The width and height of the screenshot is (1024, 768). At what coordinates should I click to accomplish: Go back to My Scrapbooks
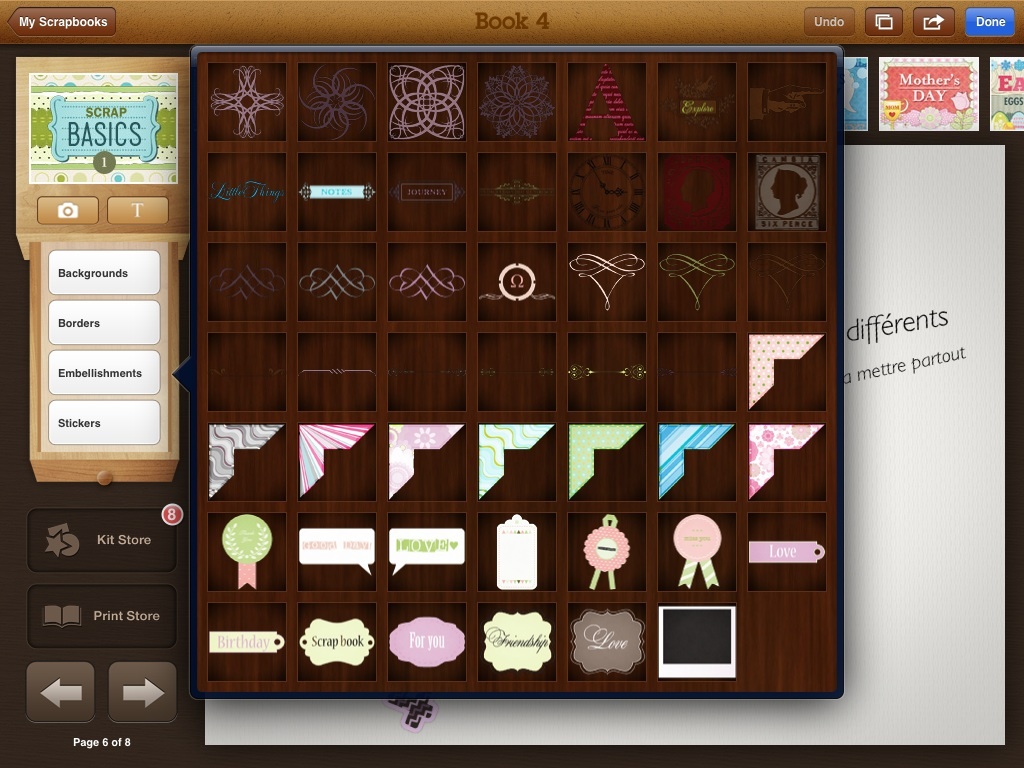[62, 22]
